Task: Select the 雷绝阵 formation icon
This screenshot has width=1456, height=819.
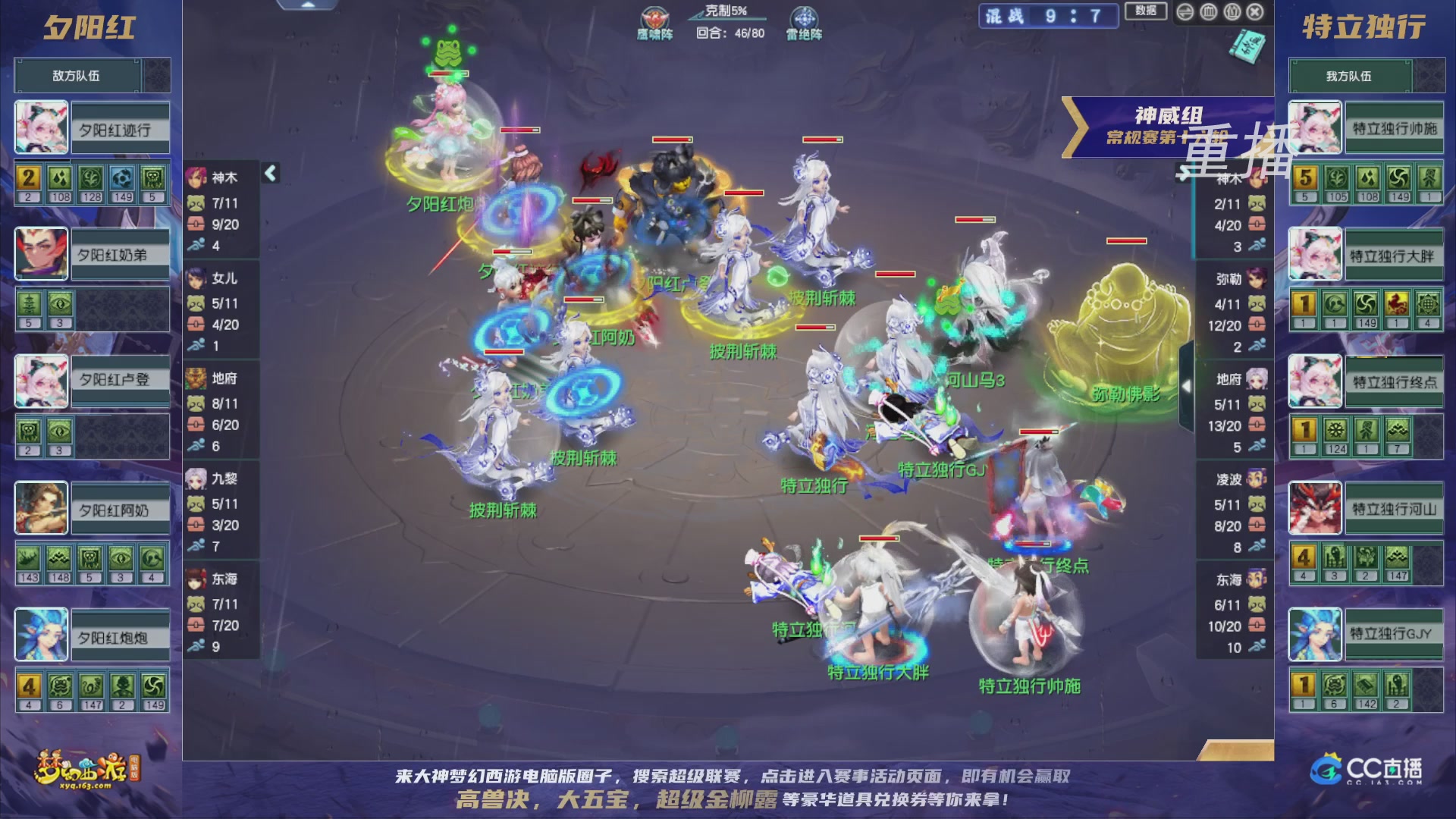Action: [x=804, y=18]
